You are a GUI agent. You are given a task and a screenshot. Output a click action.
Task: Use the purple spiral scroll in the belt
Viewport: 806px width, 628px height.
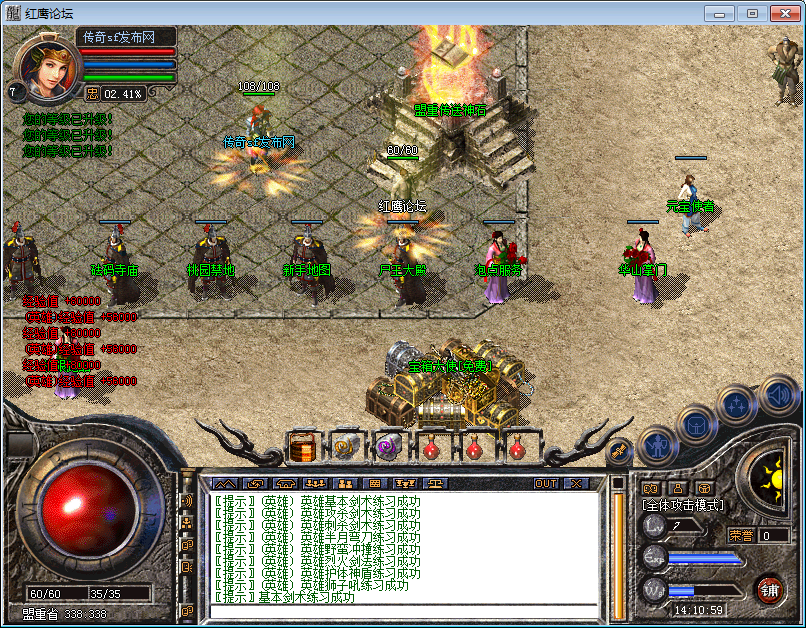[387, 447]
